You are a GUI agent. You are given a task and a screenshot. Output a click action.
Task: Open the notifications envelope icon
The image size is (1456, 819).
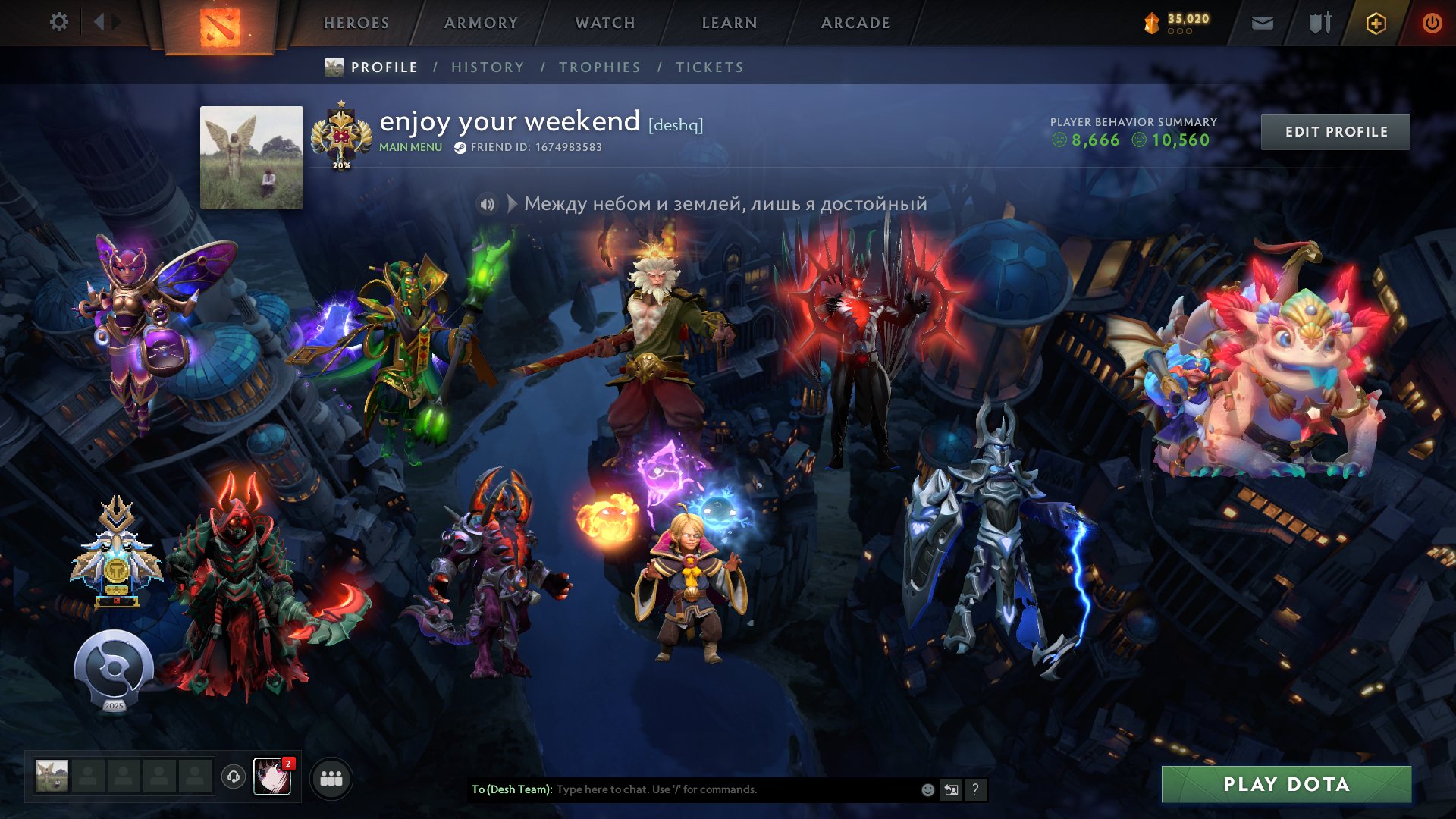[1262, 23]
